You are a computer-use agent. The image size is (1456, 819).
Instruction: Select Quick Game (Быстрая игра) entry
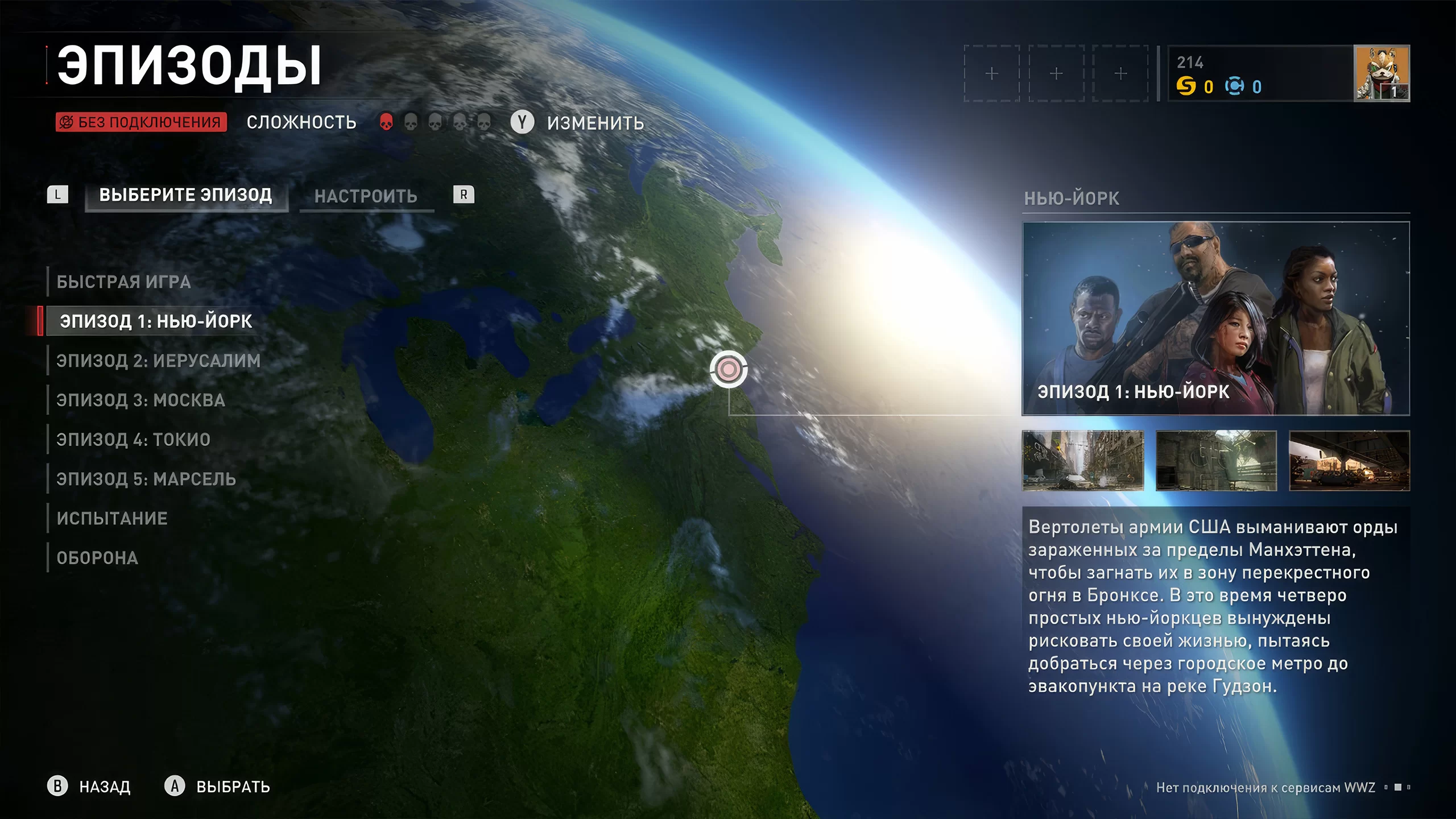[123, 282]
